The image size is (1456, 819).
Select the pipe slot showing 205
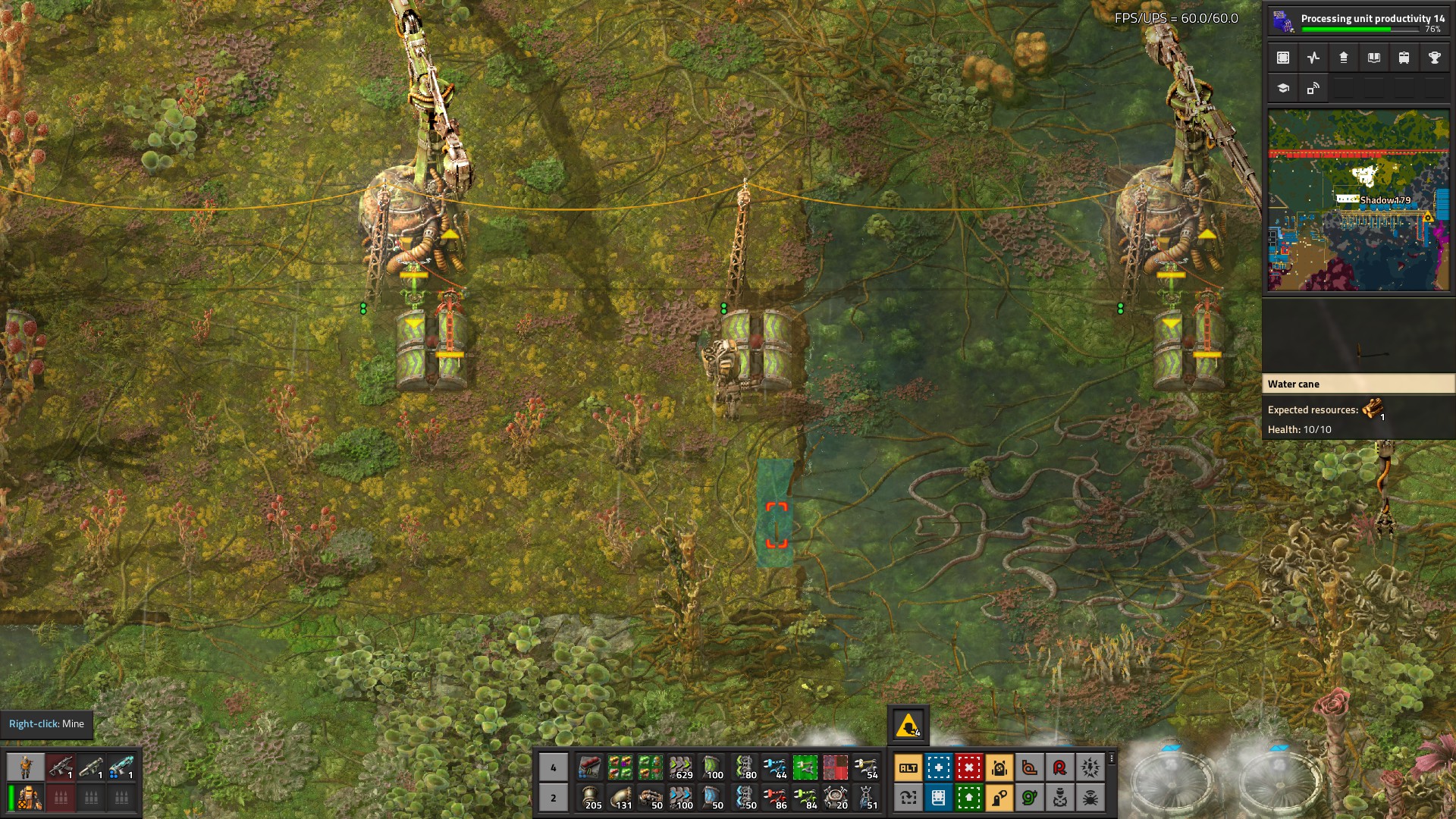point(589,798)
